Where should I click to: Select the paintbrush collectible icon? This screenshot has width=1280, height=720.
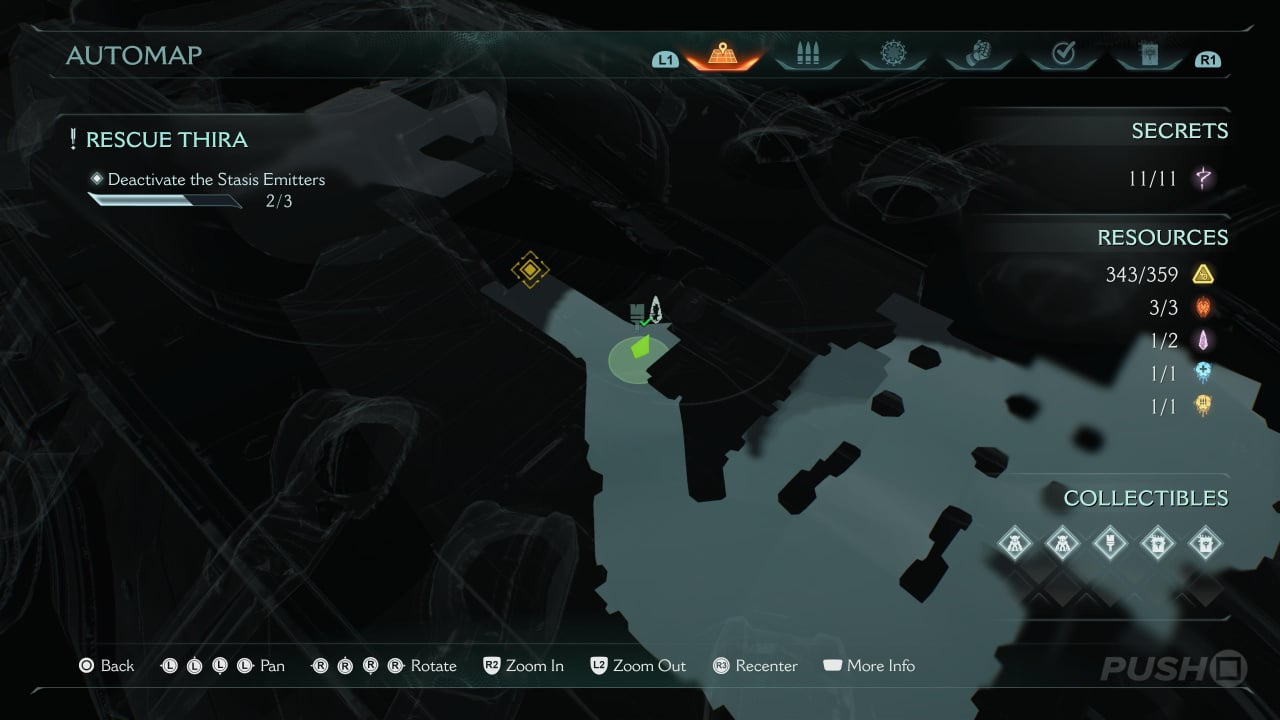[1108, 543]
